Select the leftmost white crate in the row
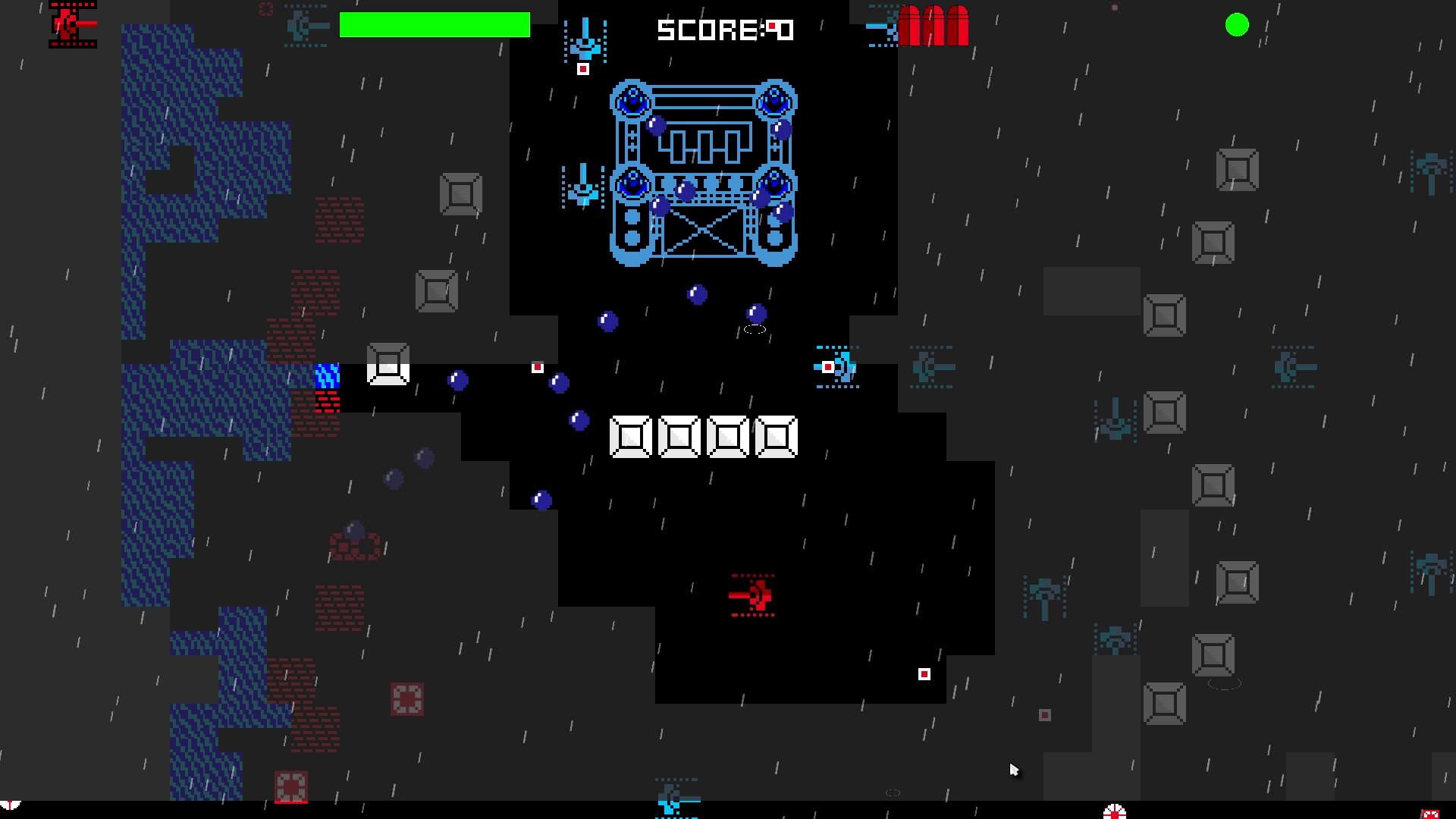Viewport: 1456px width, 819px height. click(629, 436)
